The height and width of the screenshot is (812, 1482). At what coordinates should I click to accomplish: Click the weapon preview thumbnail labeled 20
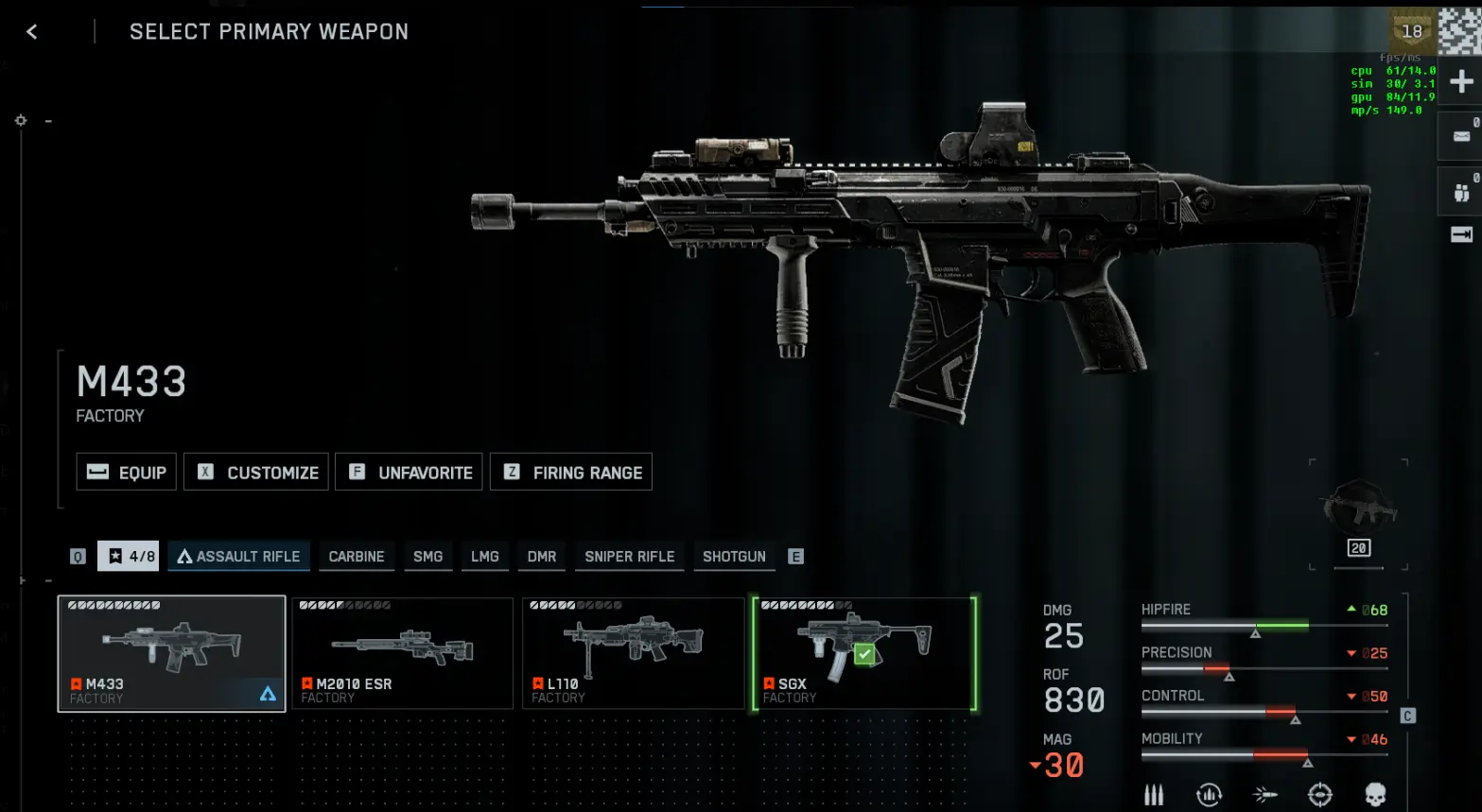[x=1359, y=515]
